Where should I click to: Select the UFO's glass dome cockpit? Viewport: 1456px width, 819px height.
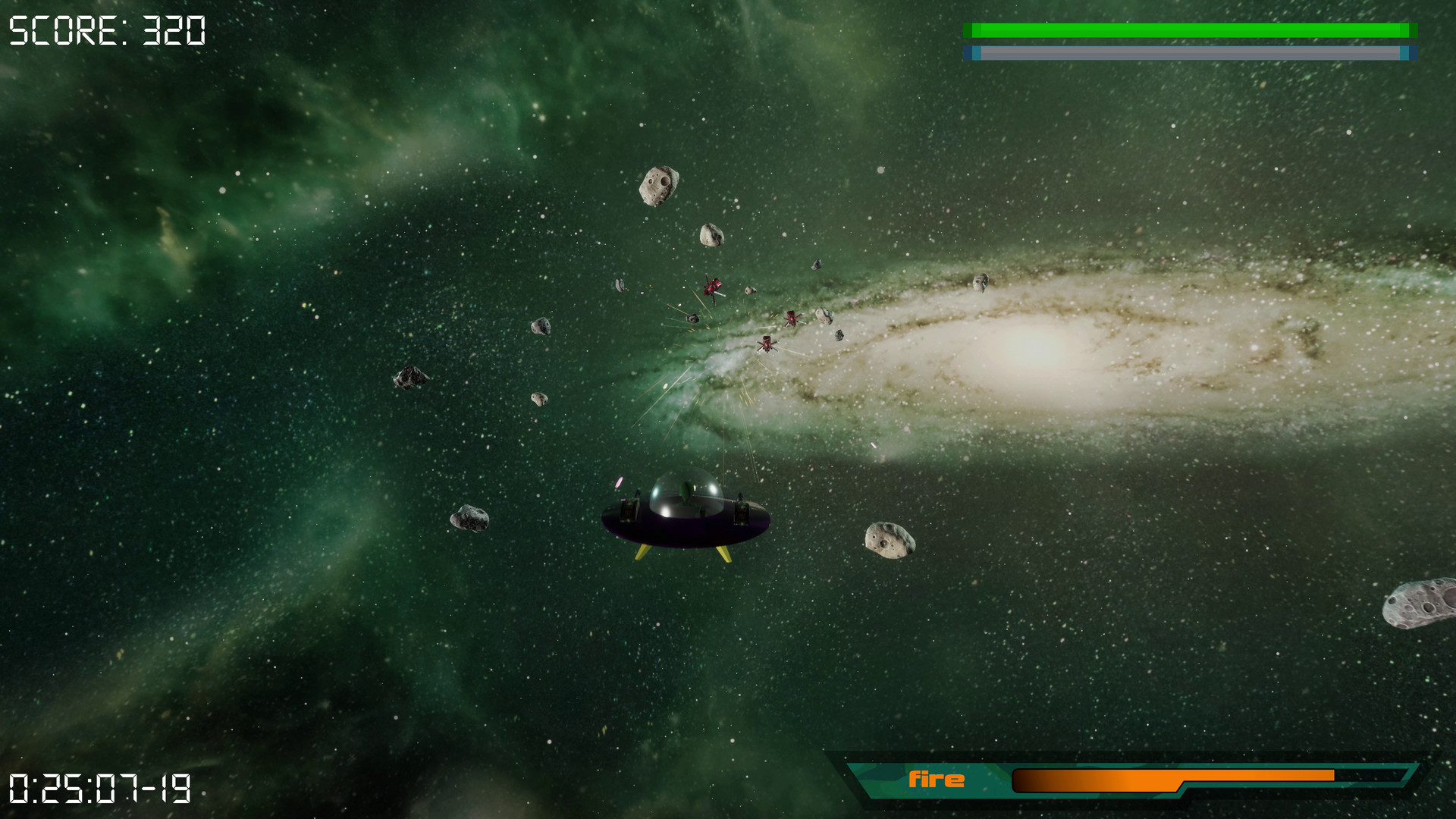tap(685, 494)
